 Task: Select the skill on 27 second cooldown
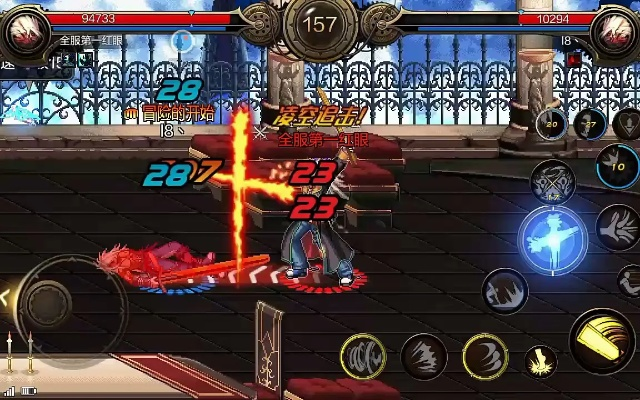[x=592, y=124]
